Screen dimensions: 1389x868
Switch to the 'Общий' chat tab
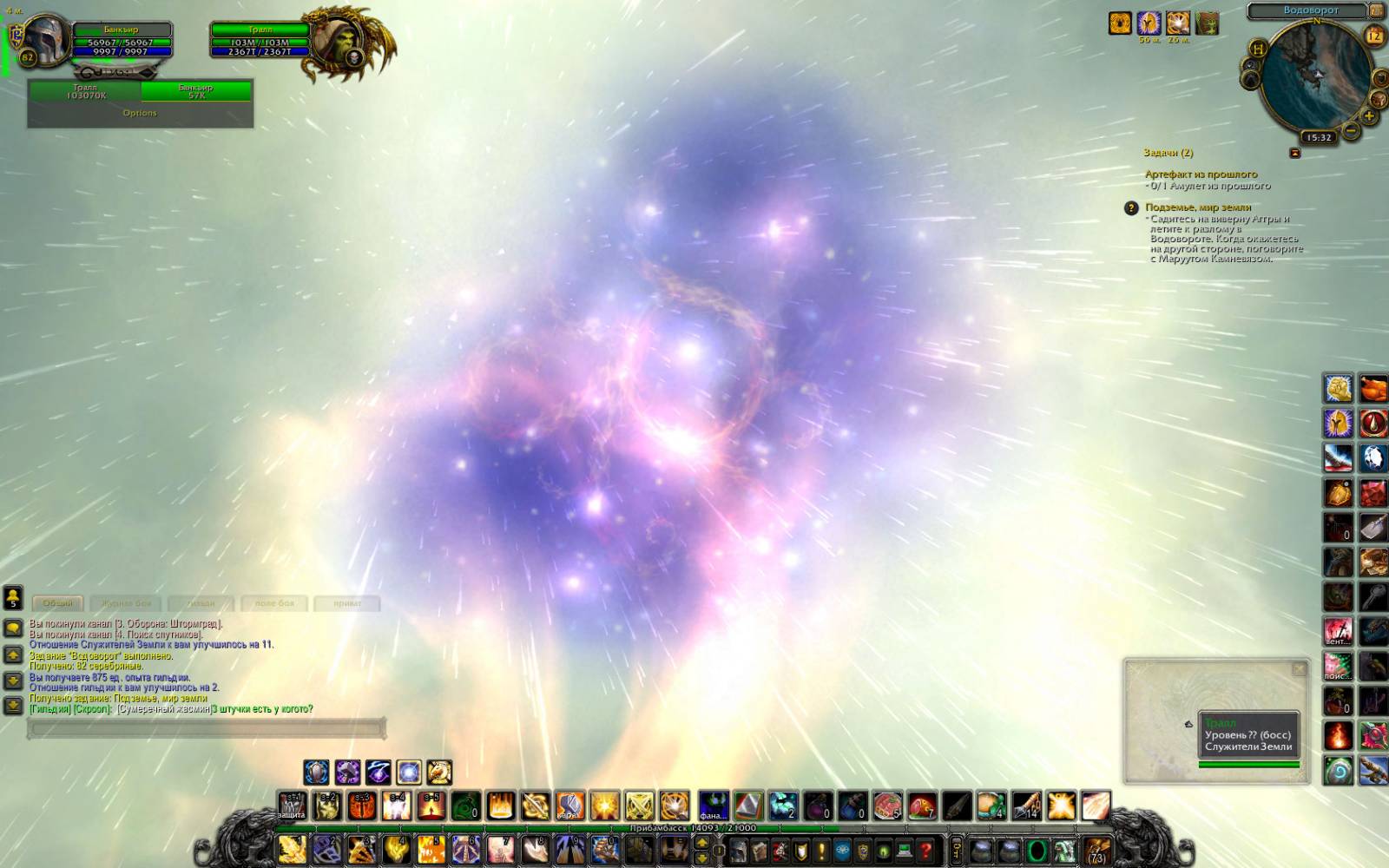[x=58, y=603]
